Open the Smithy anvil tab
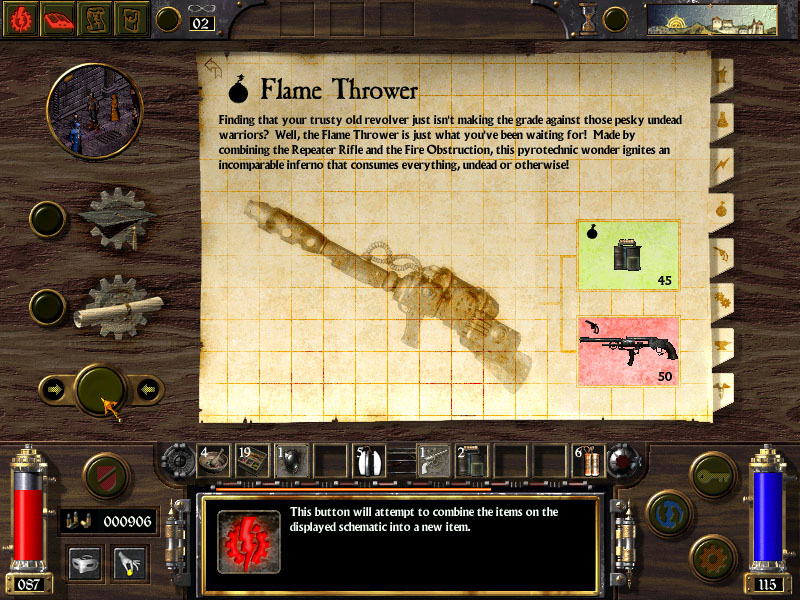Screen dimensions: 800x600 (721, 343)
